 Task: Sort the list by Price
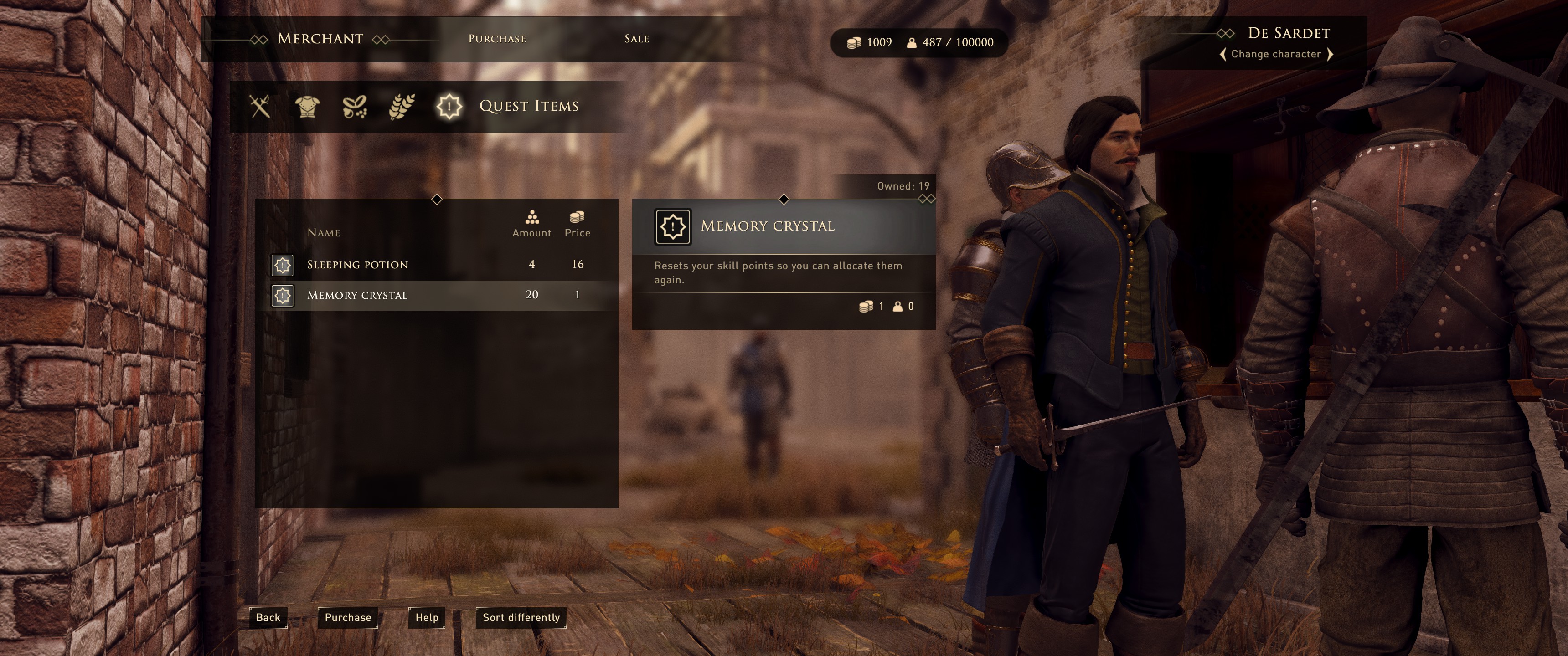[577, 225]
